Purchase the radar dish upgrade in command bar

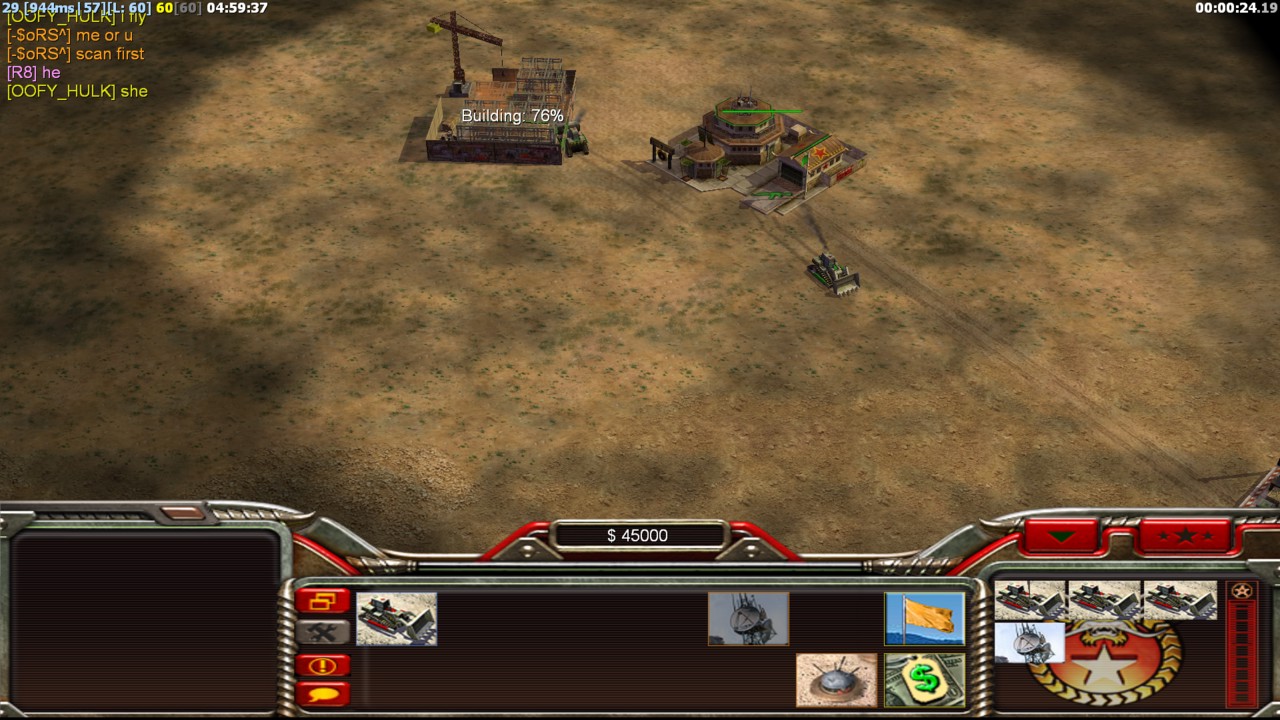(x=748, y=618)
